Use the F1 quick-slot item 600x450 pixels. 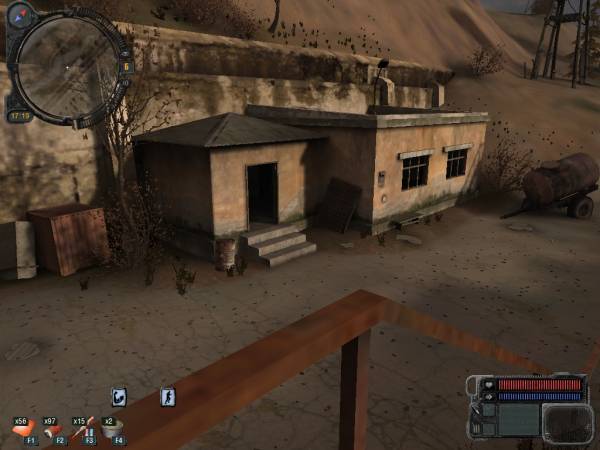[x=24, y=431]
